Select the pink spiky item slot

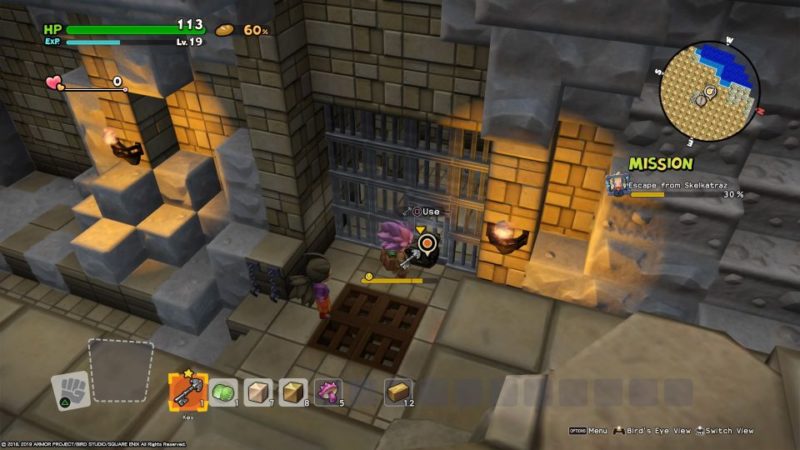[328, 392]
